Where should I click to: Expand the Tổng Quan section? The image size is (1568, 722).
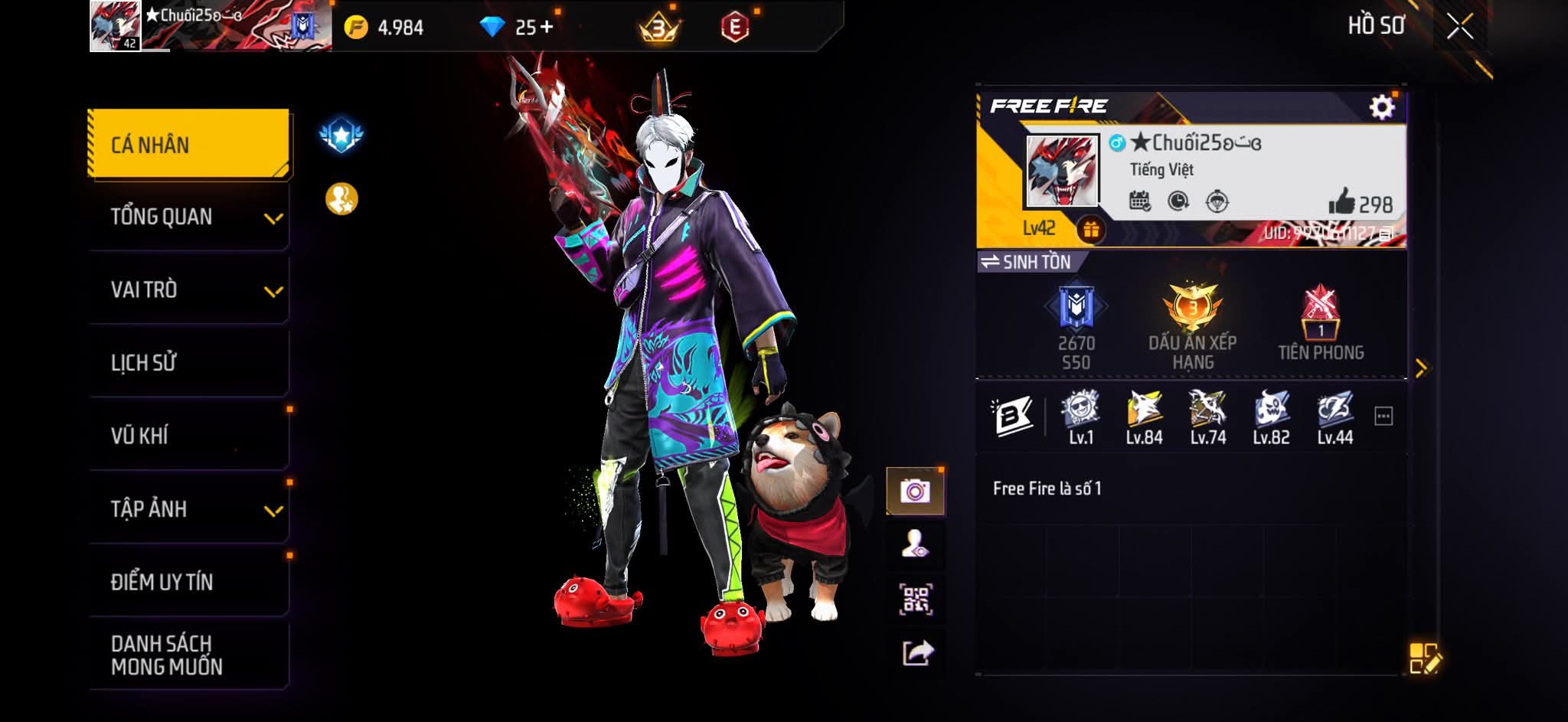coord(188,217)
